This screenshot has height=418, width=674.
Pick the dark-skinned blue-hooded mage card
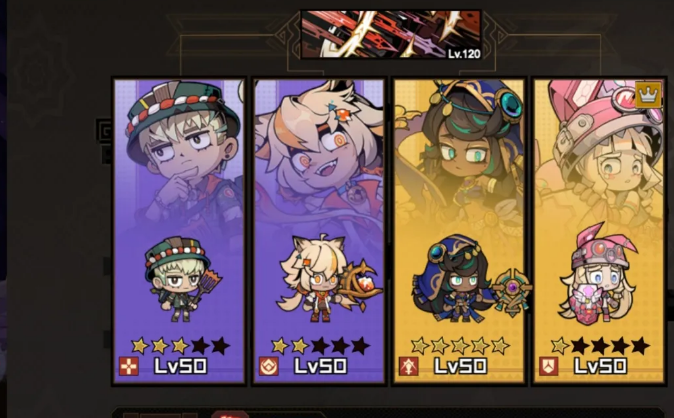pyautogui.click(x=459, y=231)
